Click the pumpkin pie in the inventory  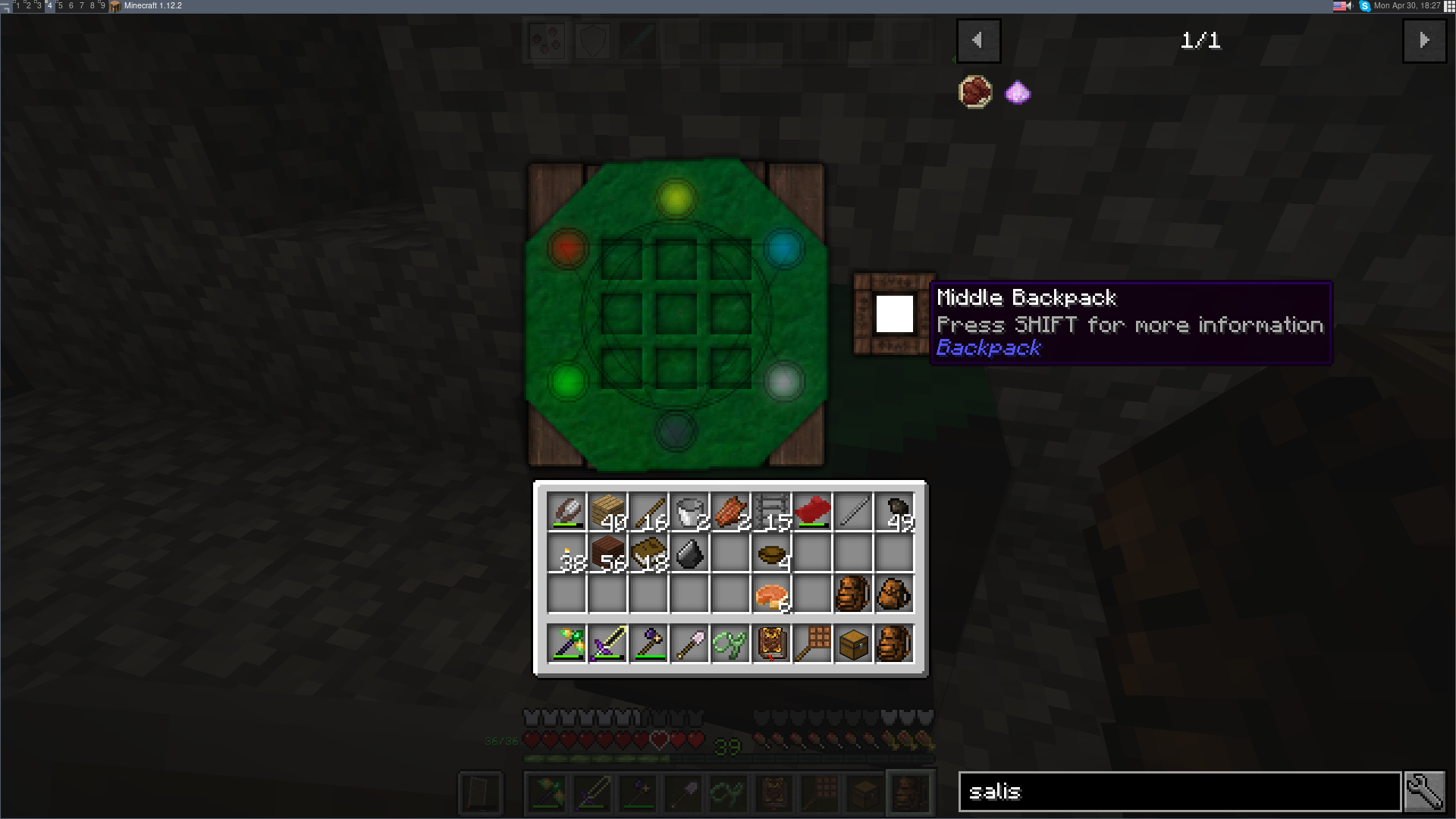click(x=771, y=594)
